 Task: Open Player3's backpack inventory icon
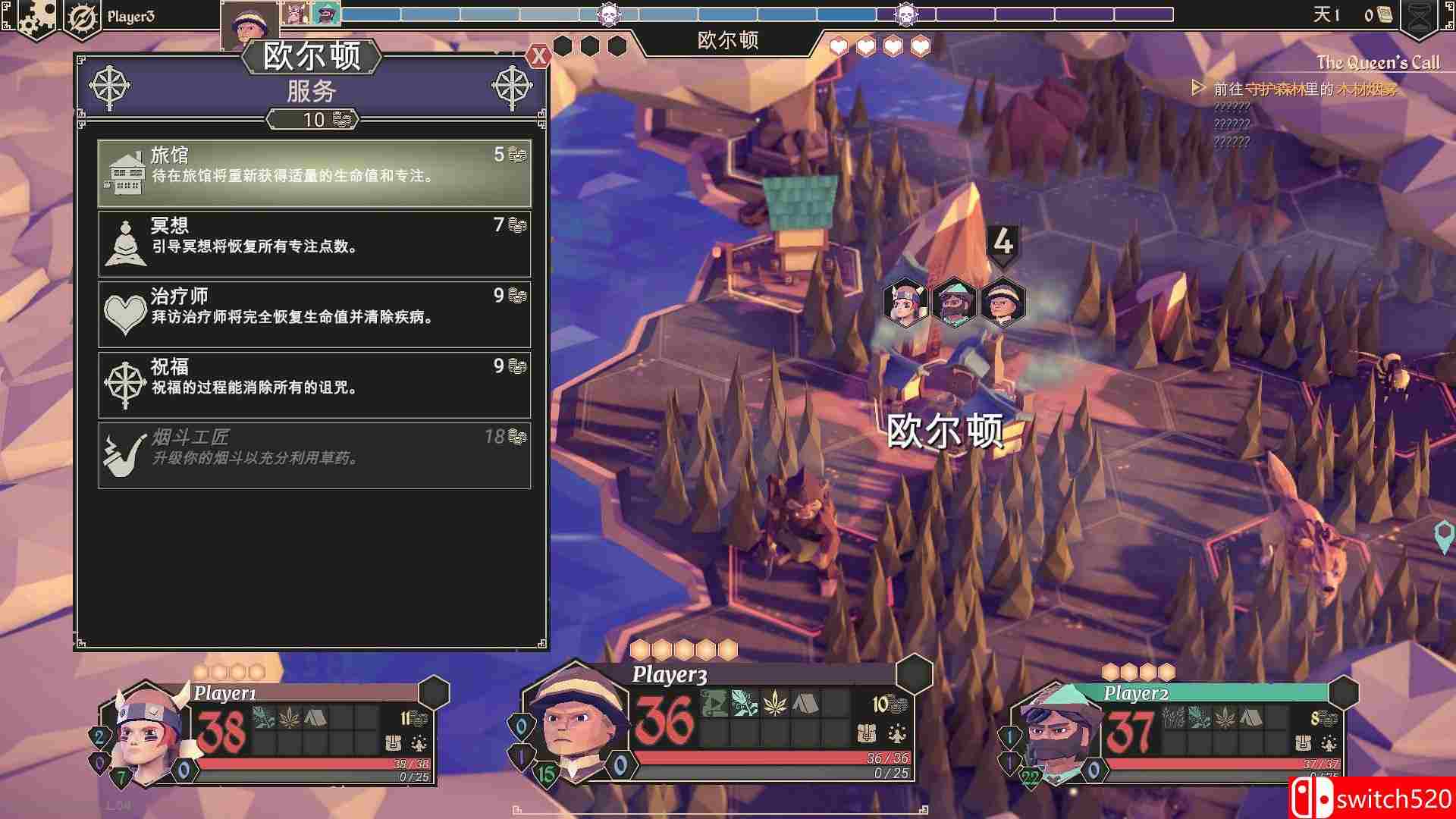(x=866, y=734)
